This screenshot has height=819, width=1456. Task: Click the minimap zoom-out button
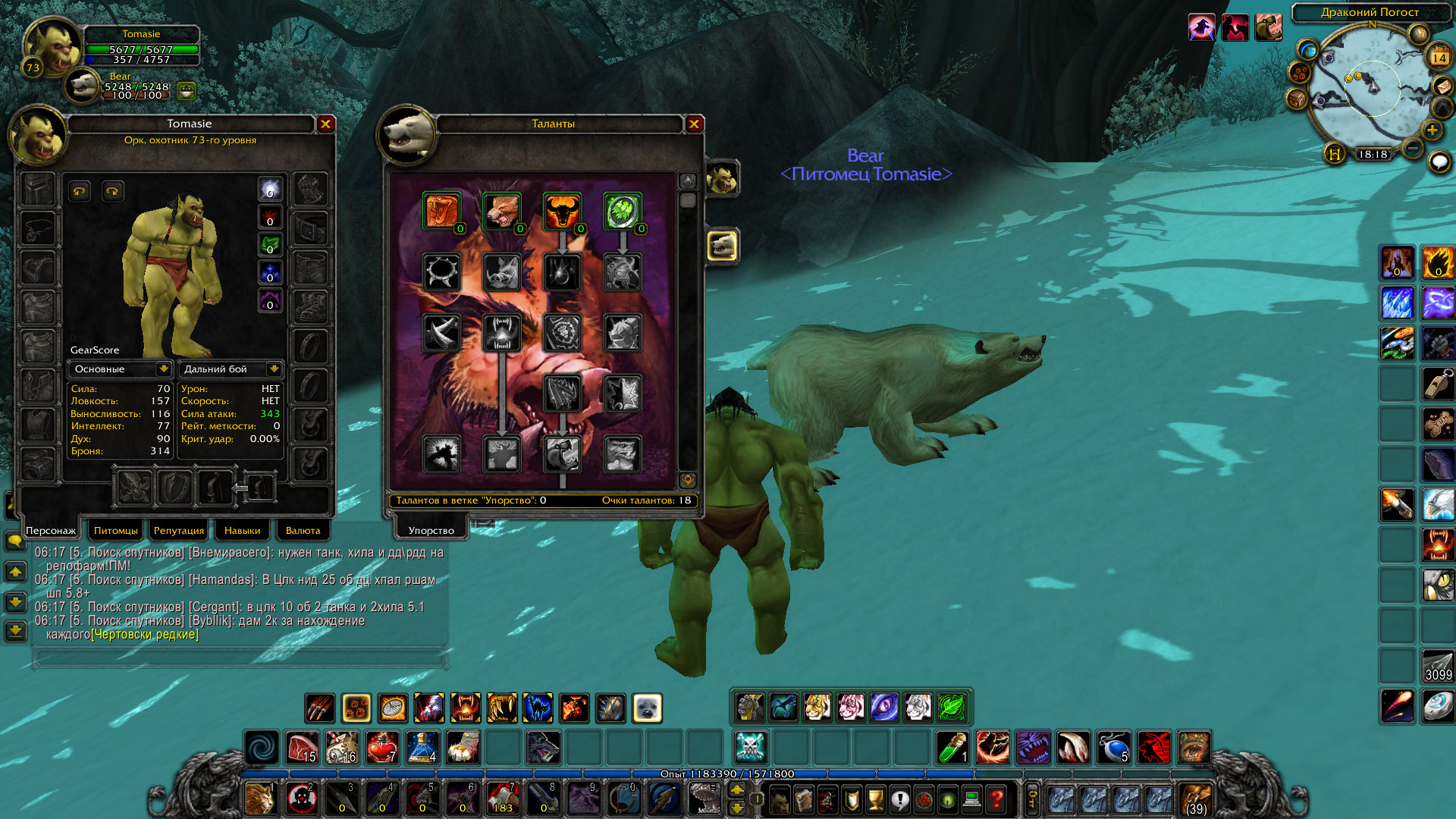(x=1412, y=148)
